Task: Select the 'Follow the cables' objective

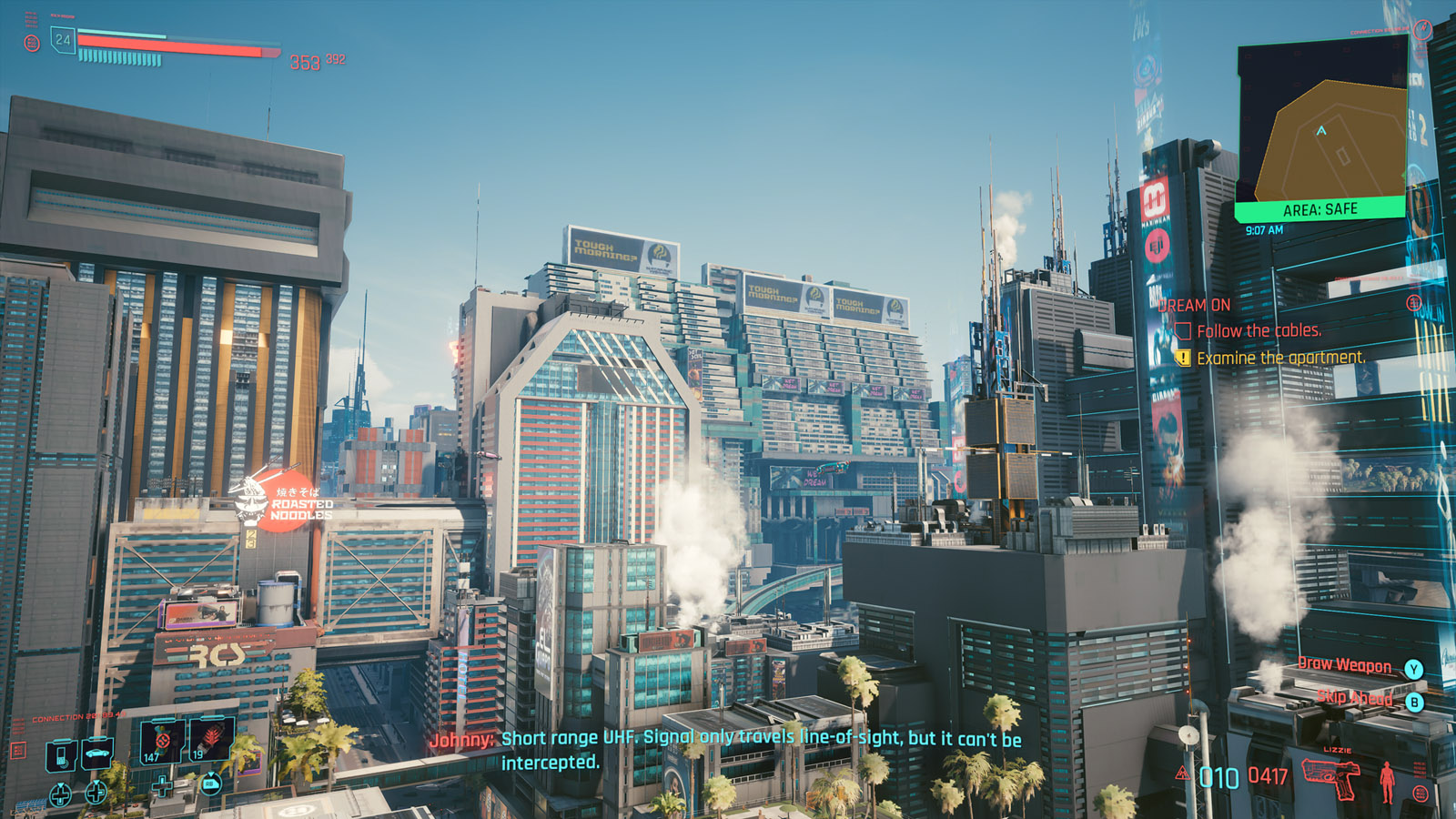Action: 1259,331
